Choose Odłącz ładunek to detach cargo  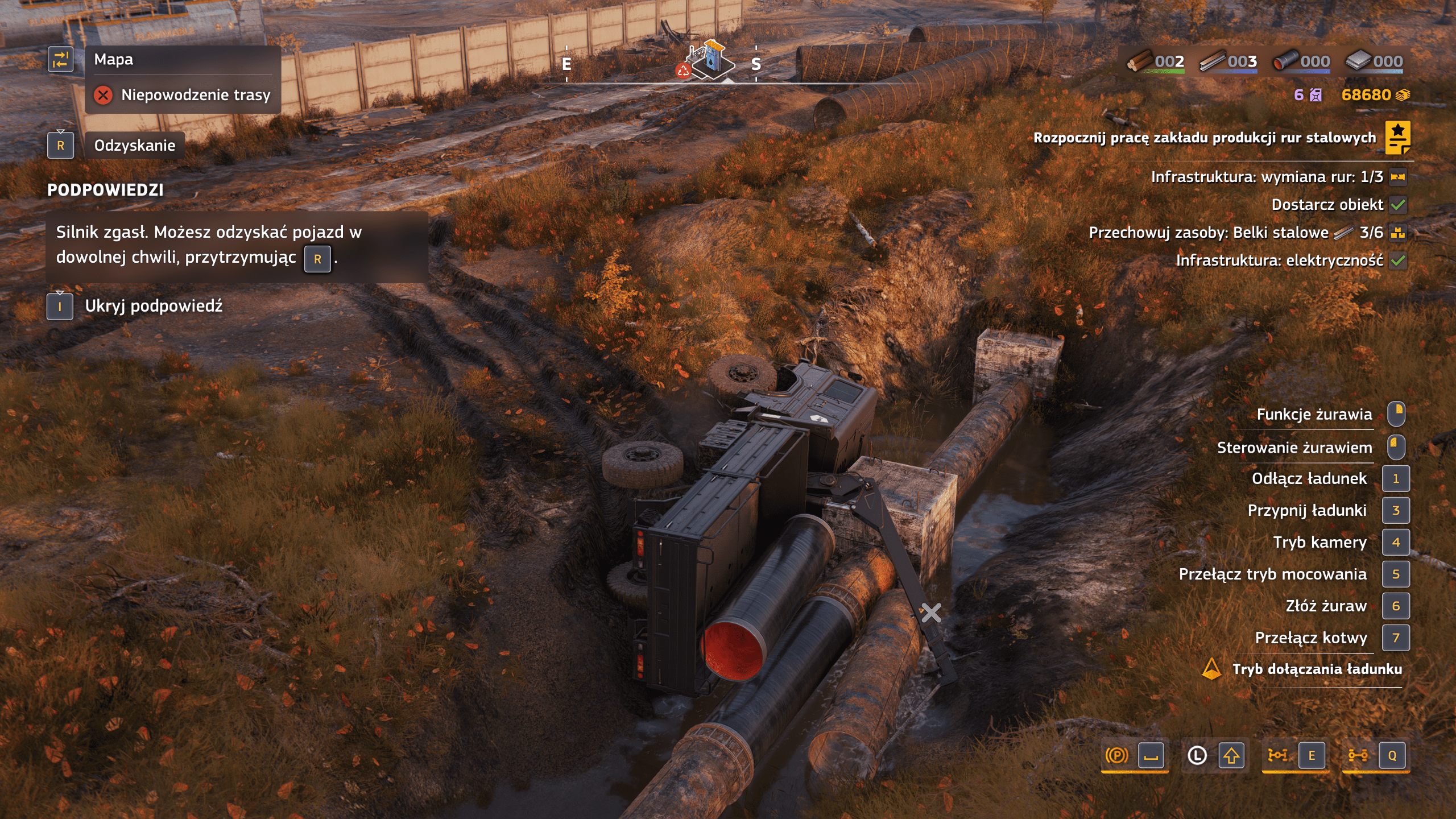coord(1309,479)
